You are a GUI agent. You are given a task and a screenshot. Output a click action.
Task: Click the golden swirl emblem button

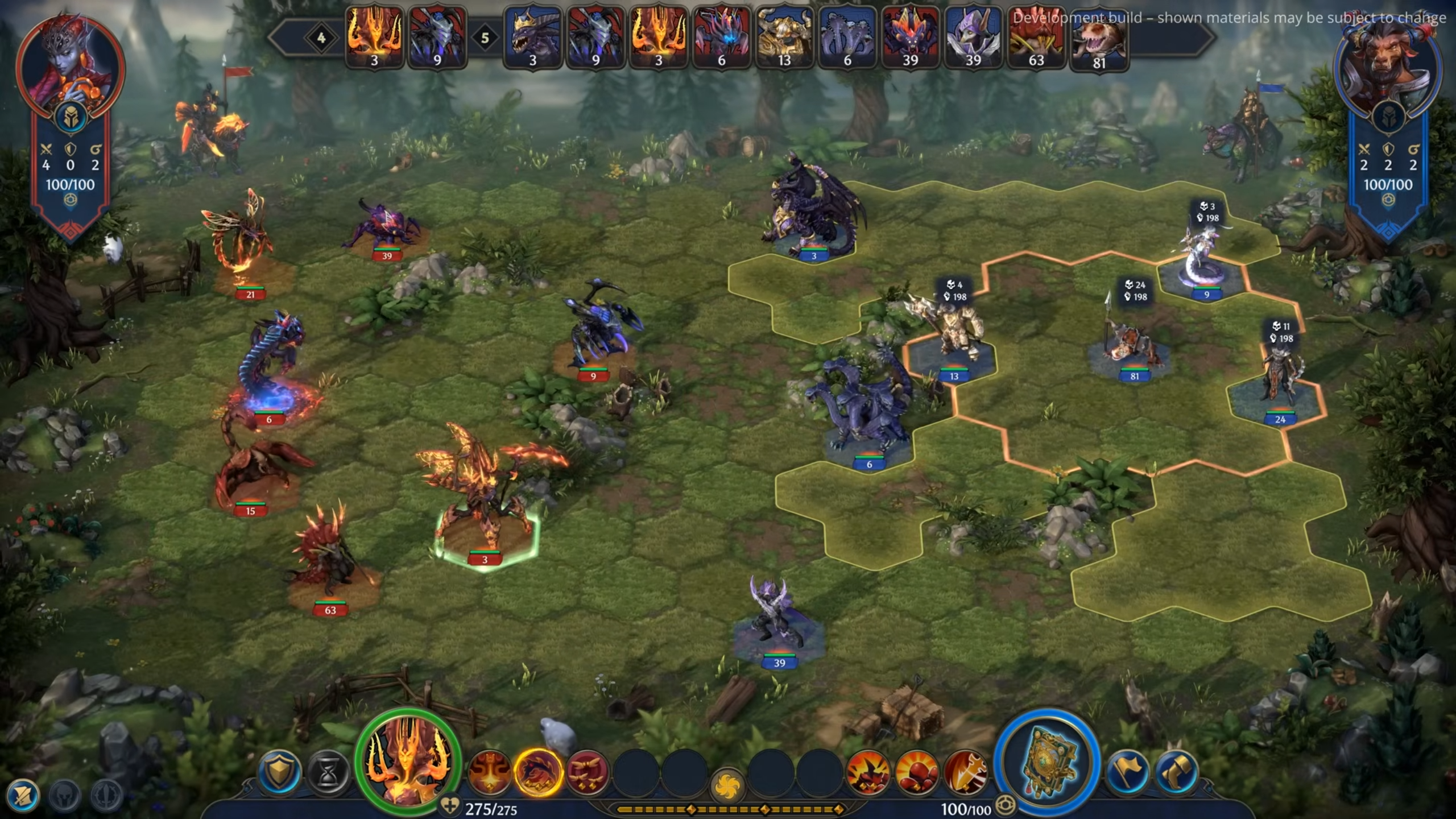727,784
